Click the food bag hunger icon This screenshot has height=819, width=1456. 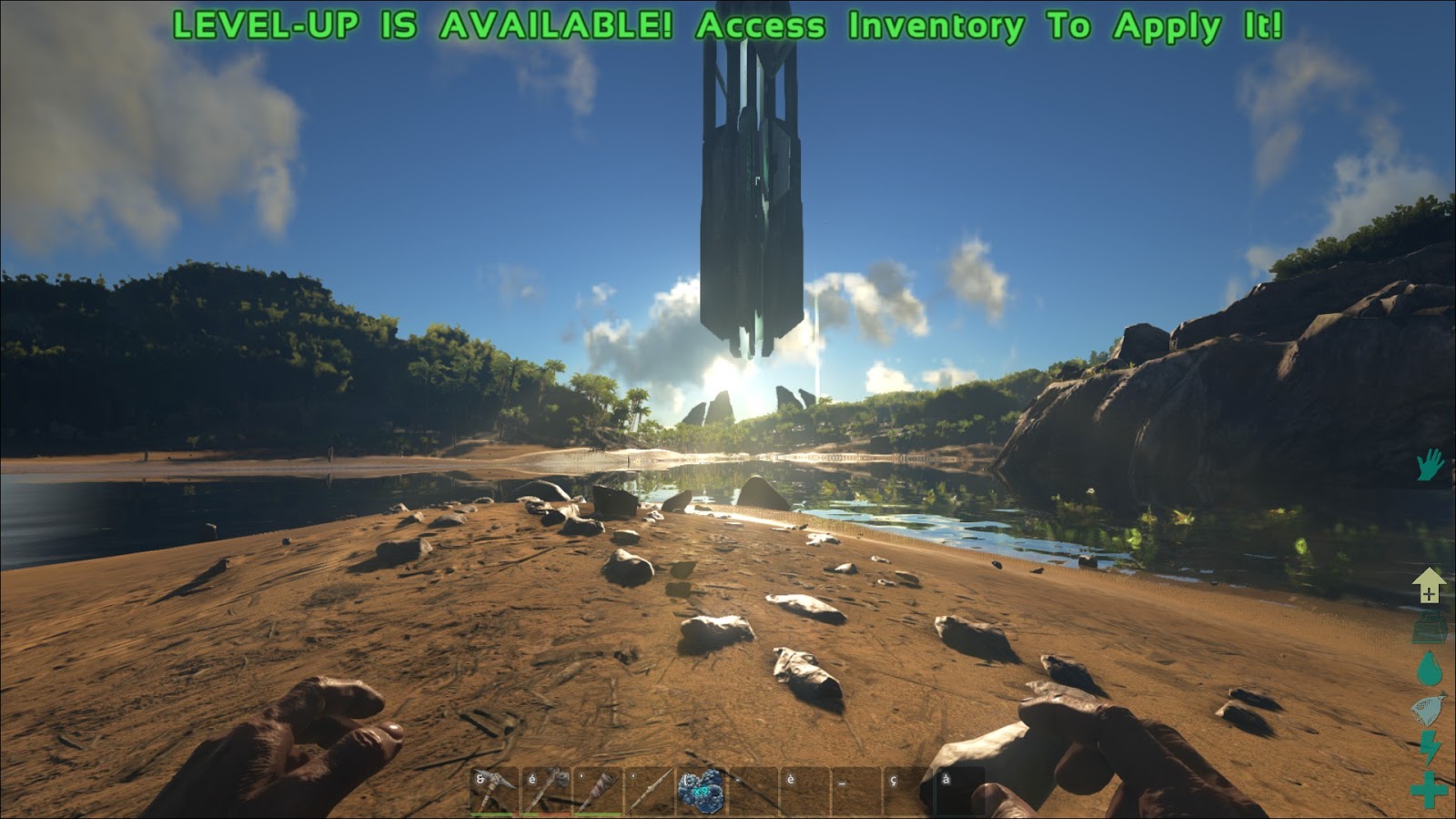pos(1430,709)
